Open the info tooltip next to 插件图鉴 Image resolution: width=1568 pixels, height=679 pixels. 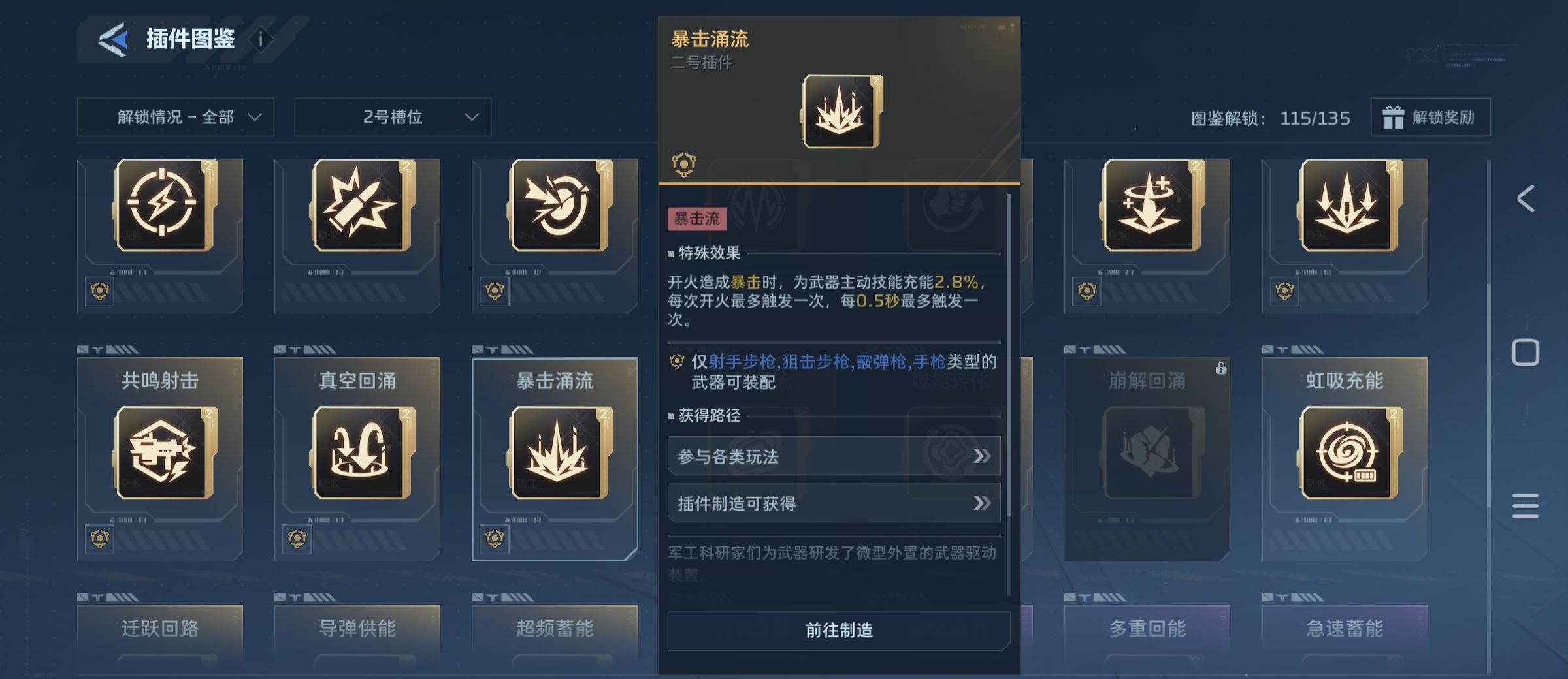(x=261, y=37)
